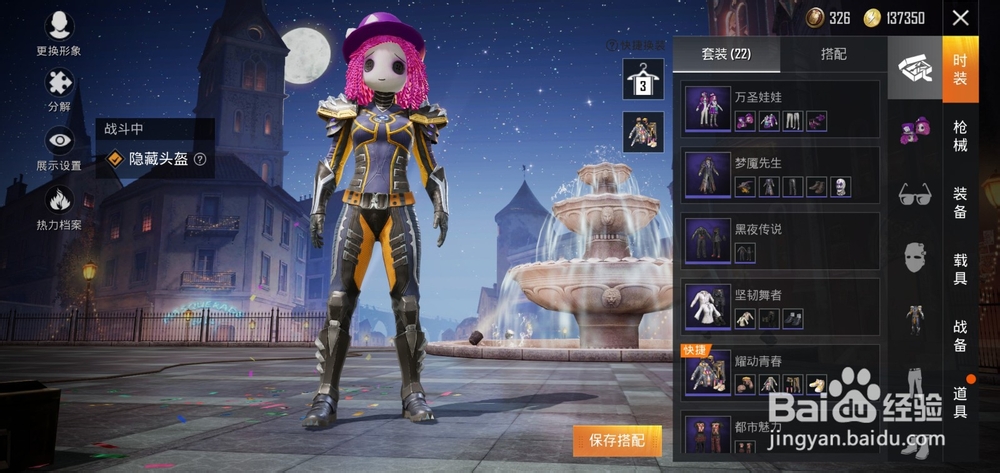Open the 载具 (vehicles) category
1000x473 pixels.
[960, 268]
